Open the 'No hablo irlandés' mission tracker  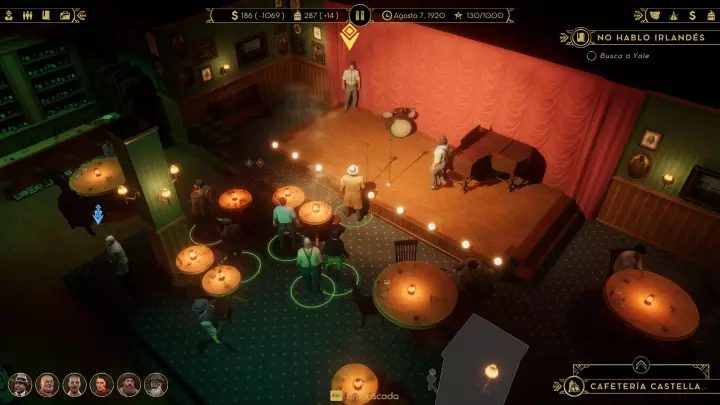(647, 37)
